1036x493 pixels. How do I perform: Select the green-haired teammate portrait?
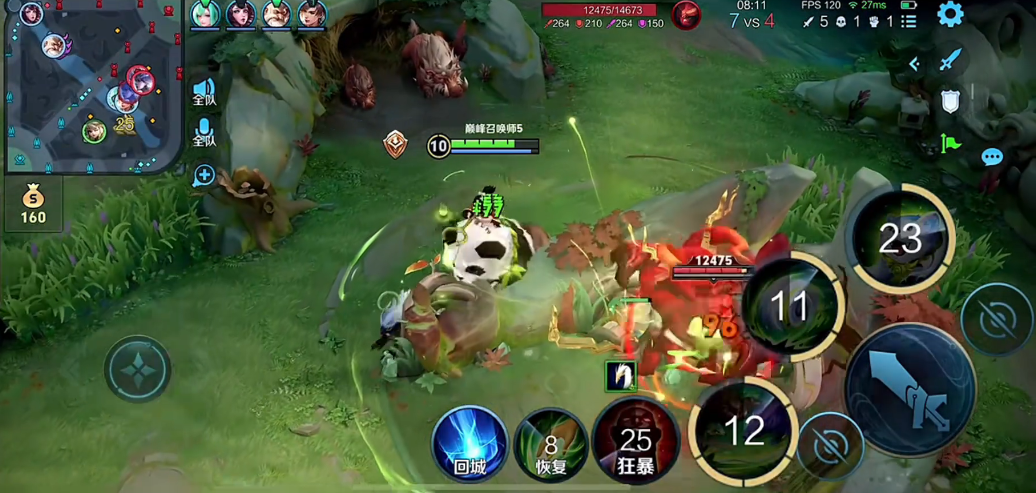(206, 14)
